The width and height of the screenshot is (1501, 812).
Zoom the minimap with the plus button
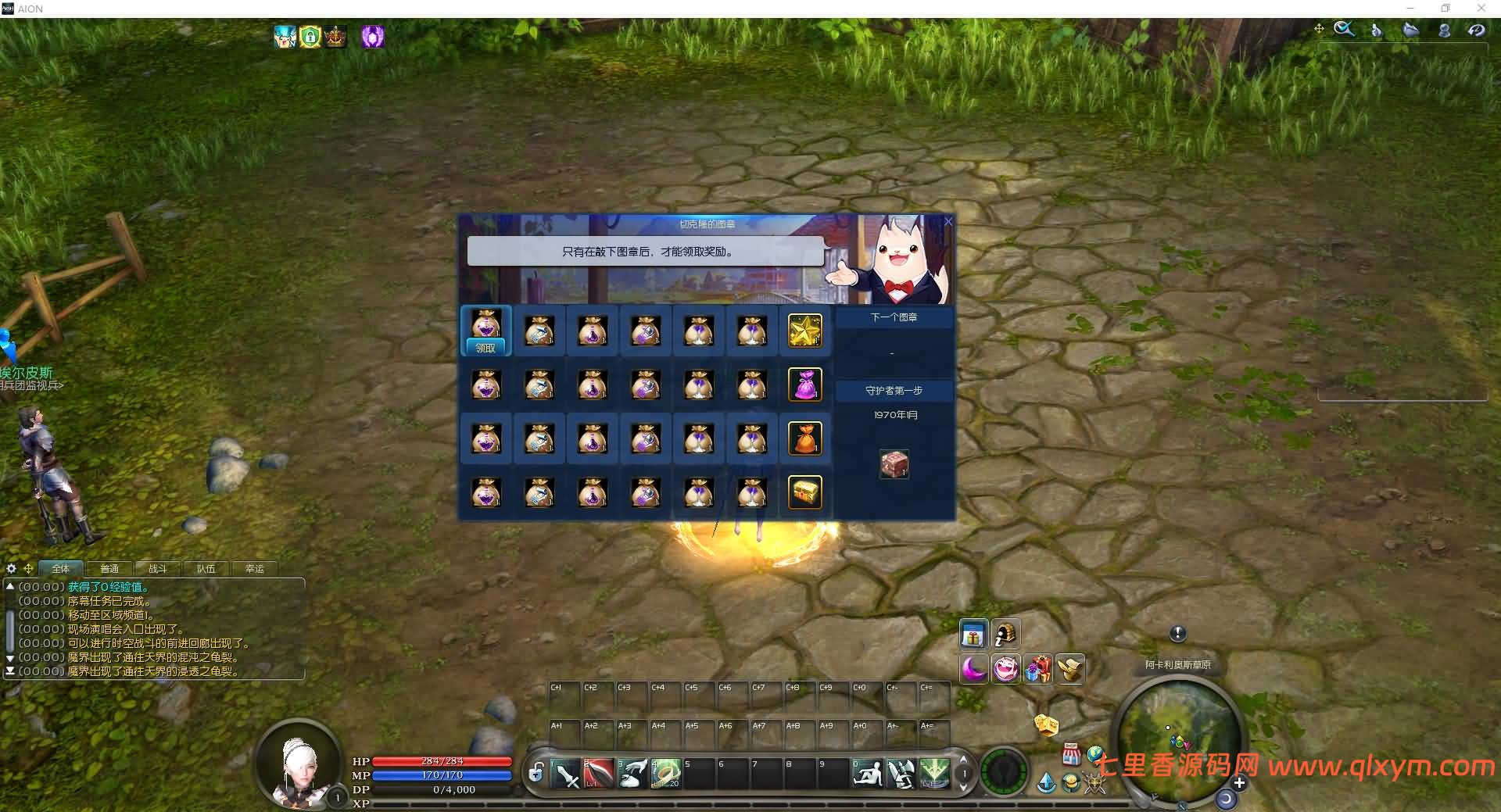coord(1239,782)
